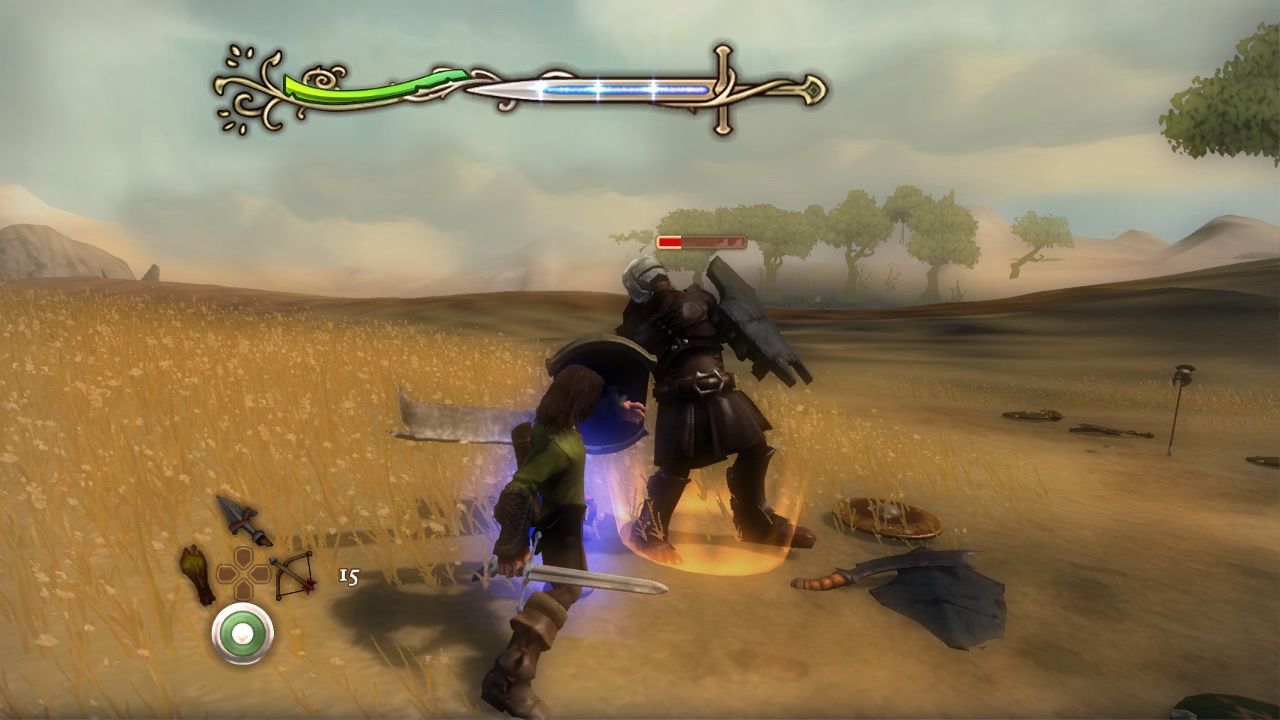Screen dimensions: 1280x720
Task: Open the bottom d-pad slot
Action: tap(243, 588)
